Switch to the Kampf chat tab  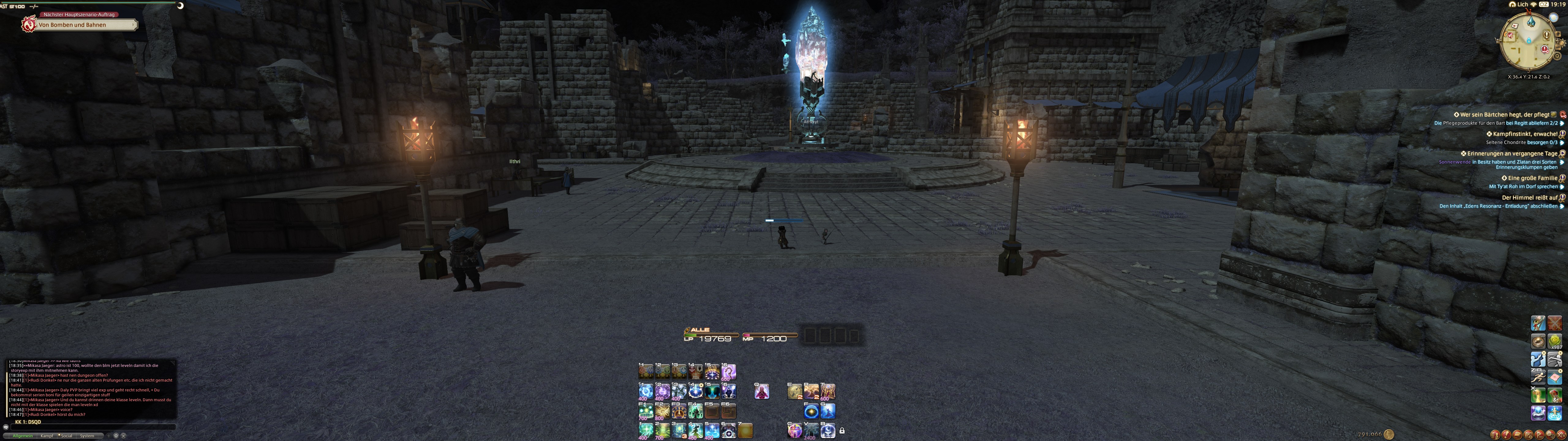pyautogui.click(x=47, y=435)
